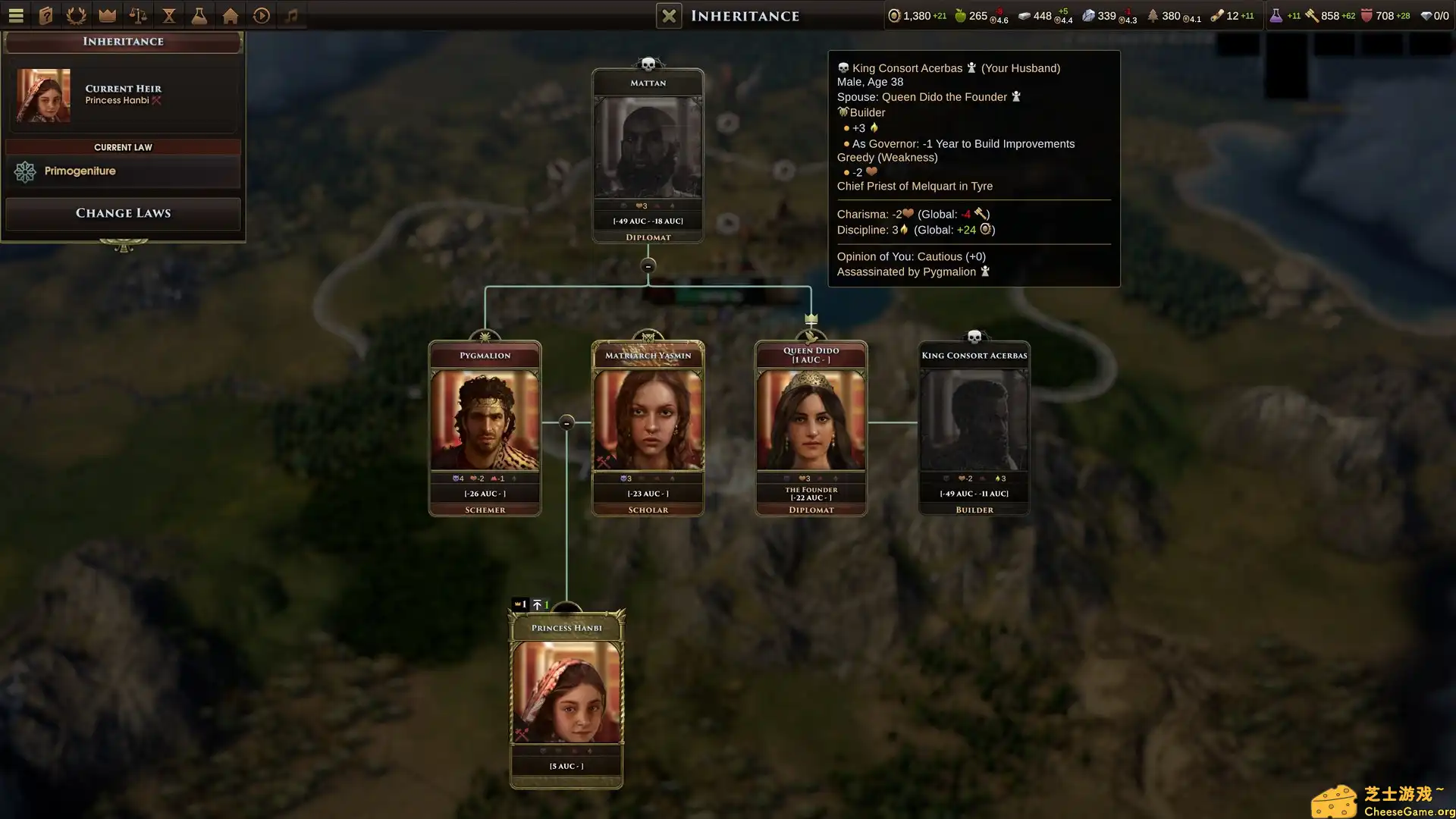Click the hourglass toolbar icon
This screenshot has height=819, width=1456.
click(169, 15)
